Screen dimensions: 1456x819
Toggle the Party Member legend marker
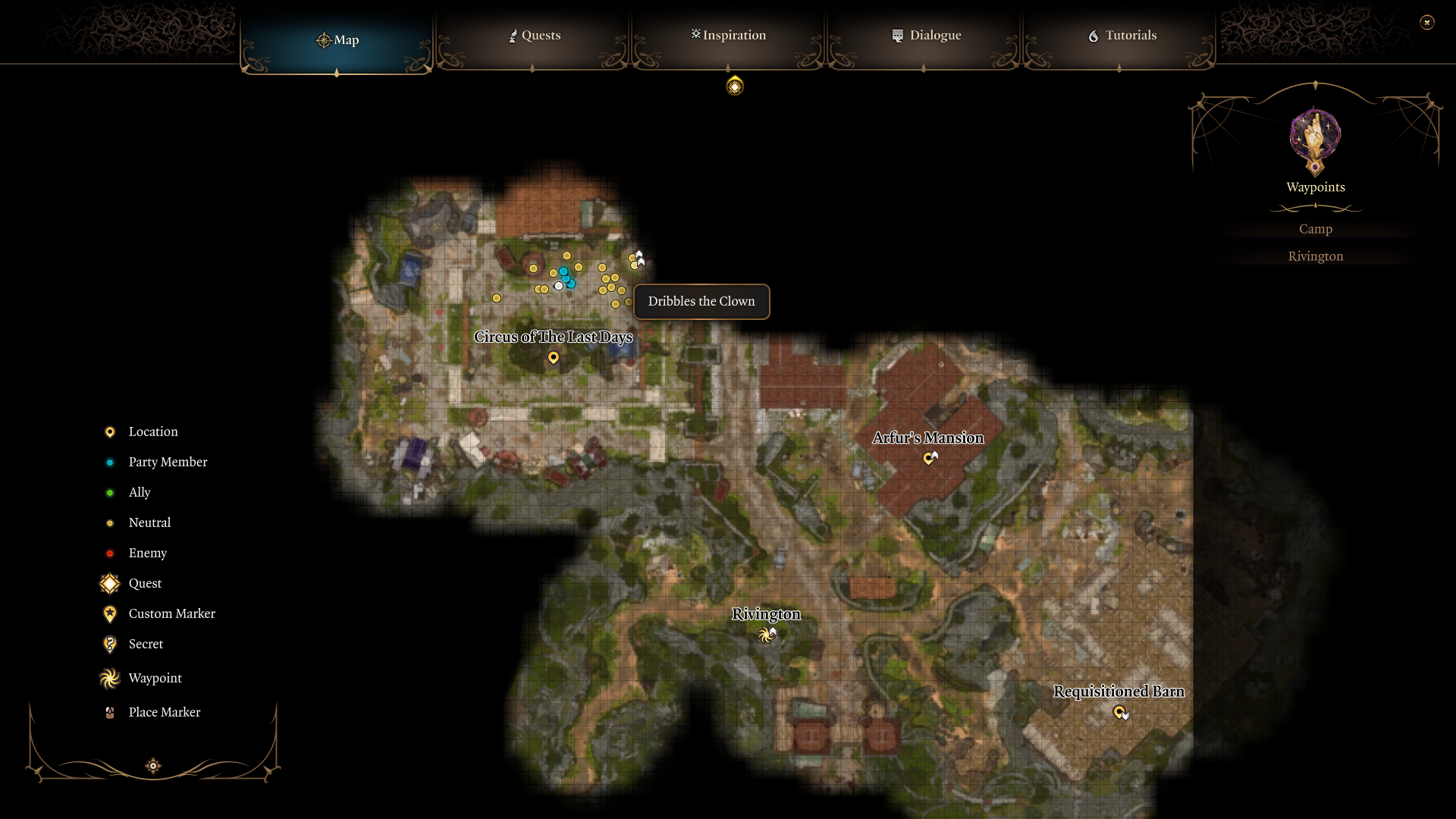click(x=111, y=462)
